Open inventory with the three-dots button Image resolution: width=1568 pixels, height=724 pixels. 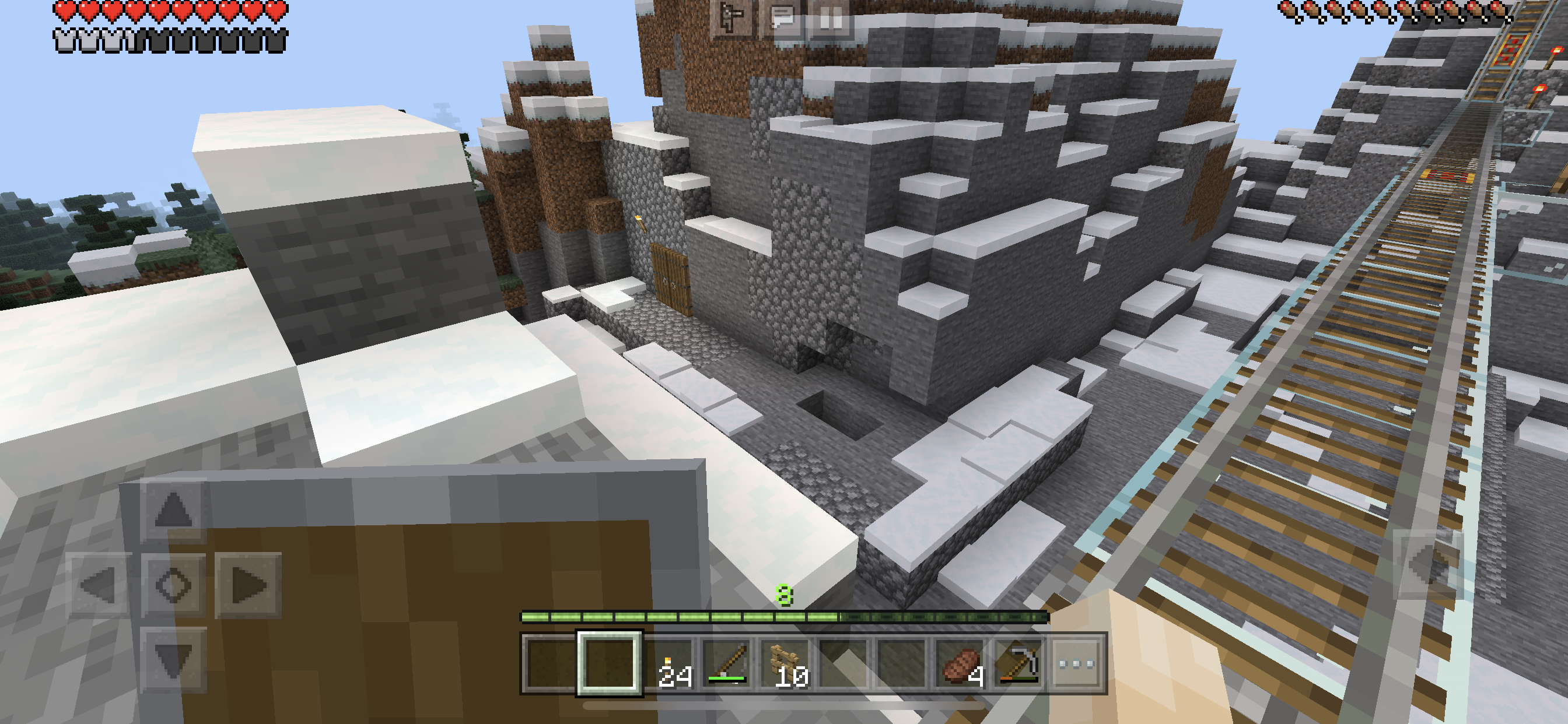[x=1076, y=664]
